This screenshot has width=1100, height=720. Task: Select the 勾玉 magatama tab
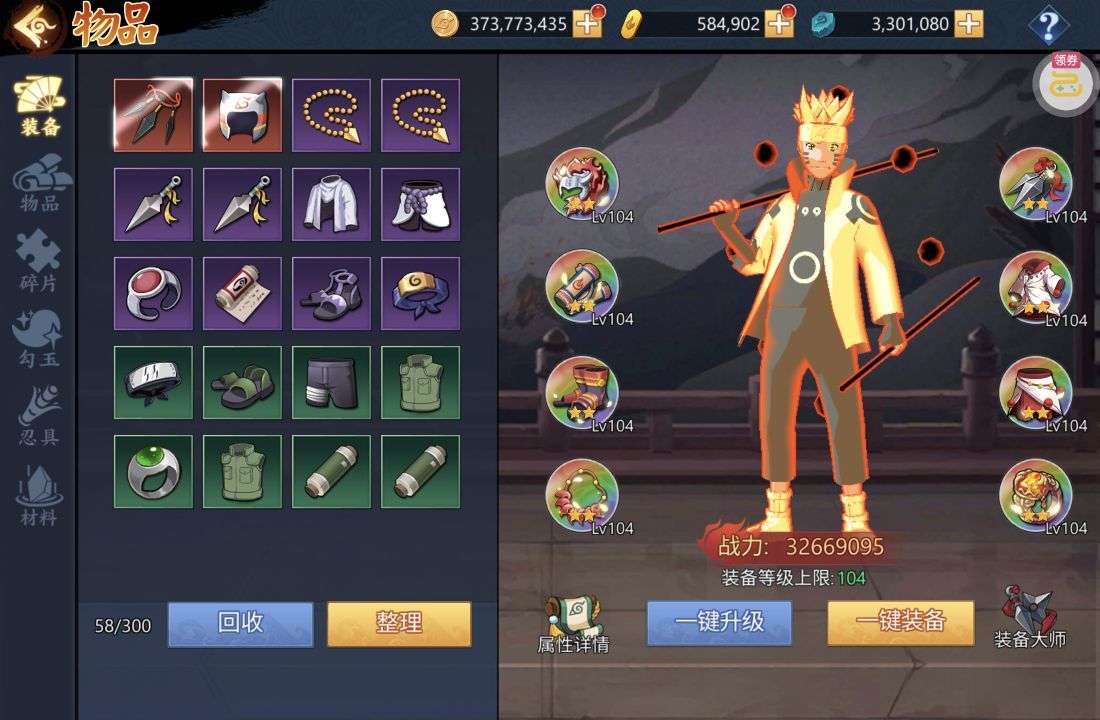[x=39, y=340]
